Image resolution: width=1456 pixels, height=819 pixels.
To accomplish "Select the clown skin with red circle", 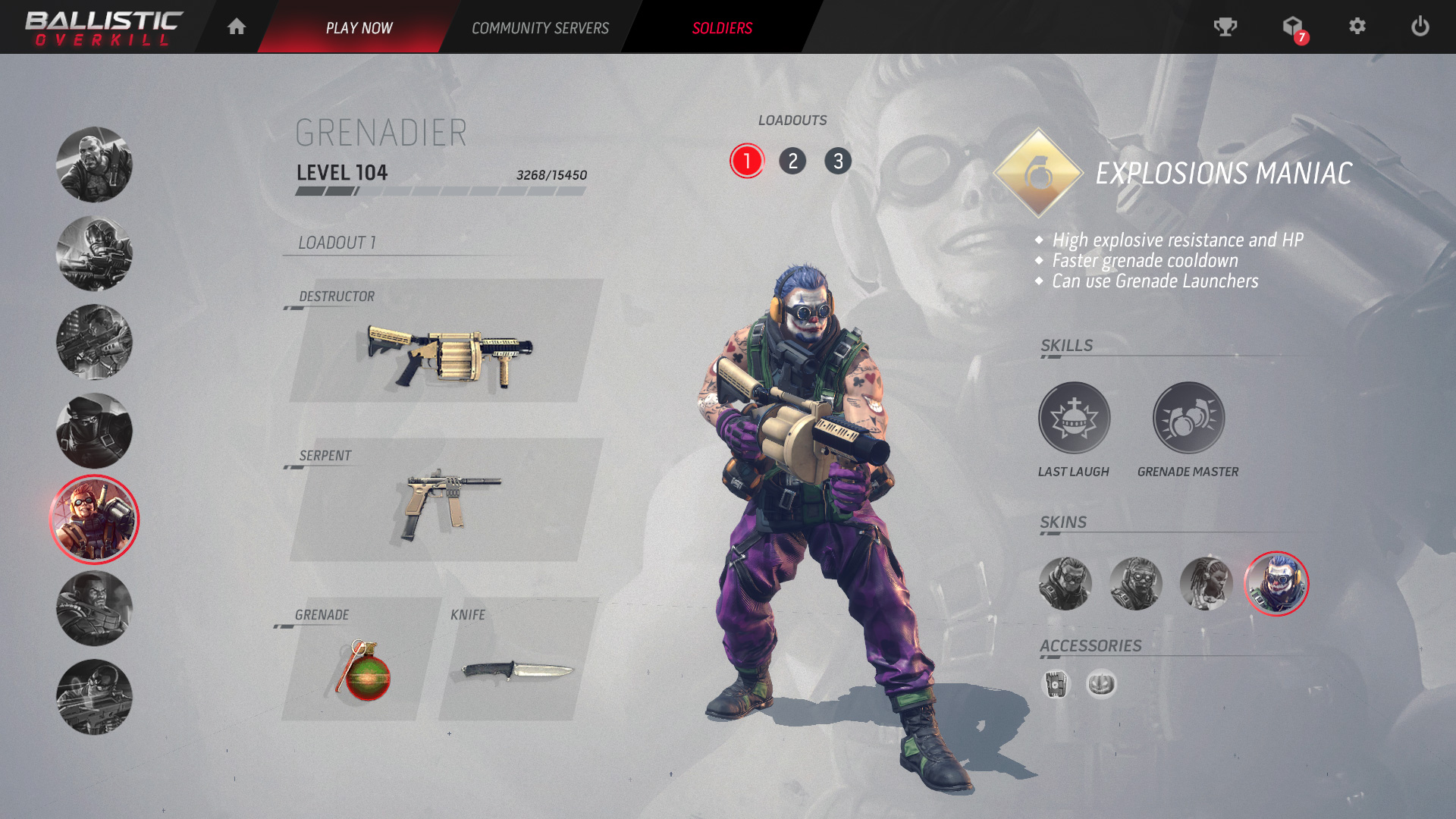I will click(x=1276, y=583).
